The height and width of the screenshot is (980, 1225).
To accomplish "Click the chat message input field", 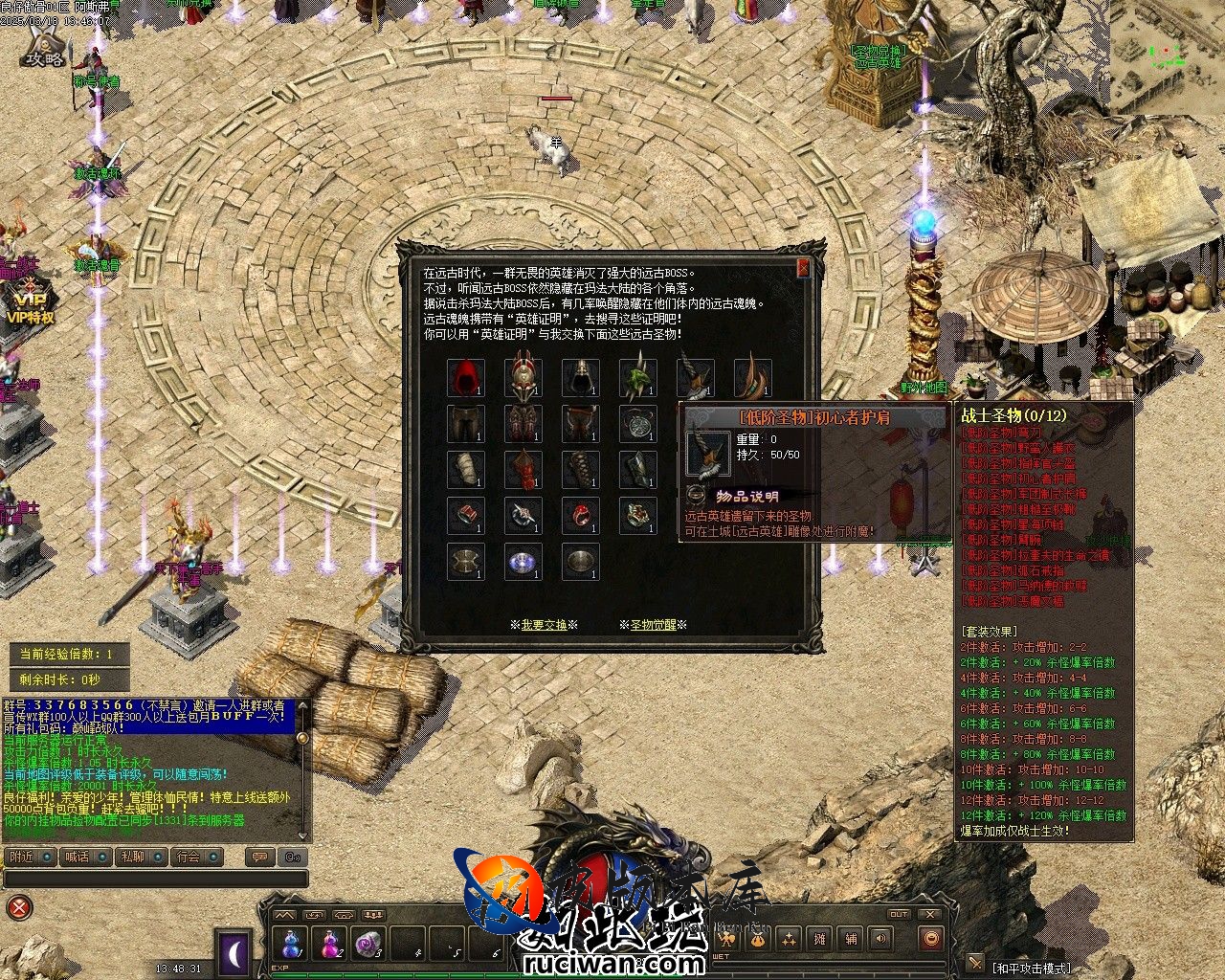I will [153, 879].
